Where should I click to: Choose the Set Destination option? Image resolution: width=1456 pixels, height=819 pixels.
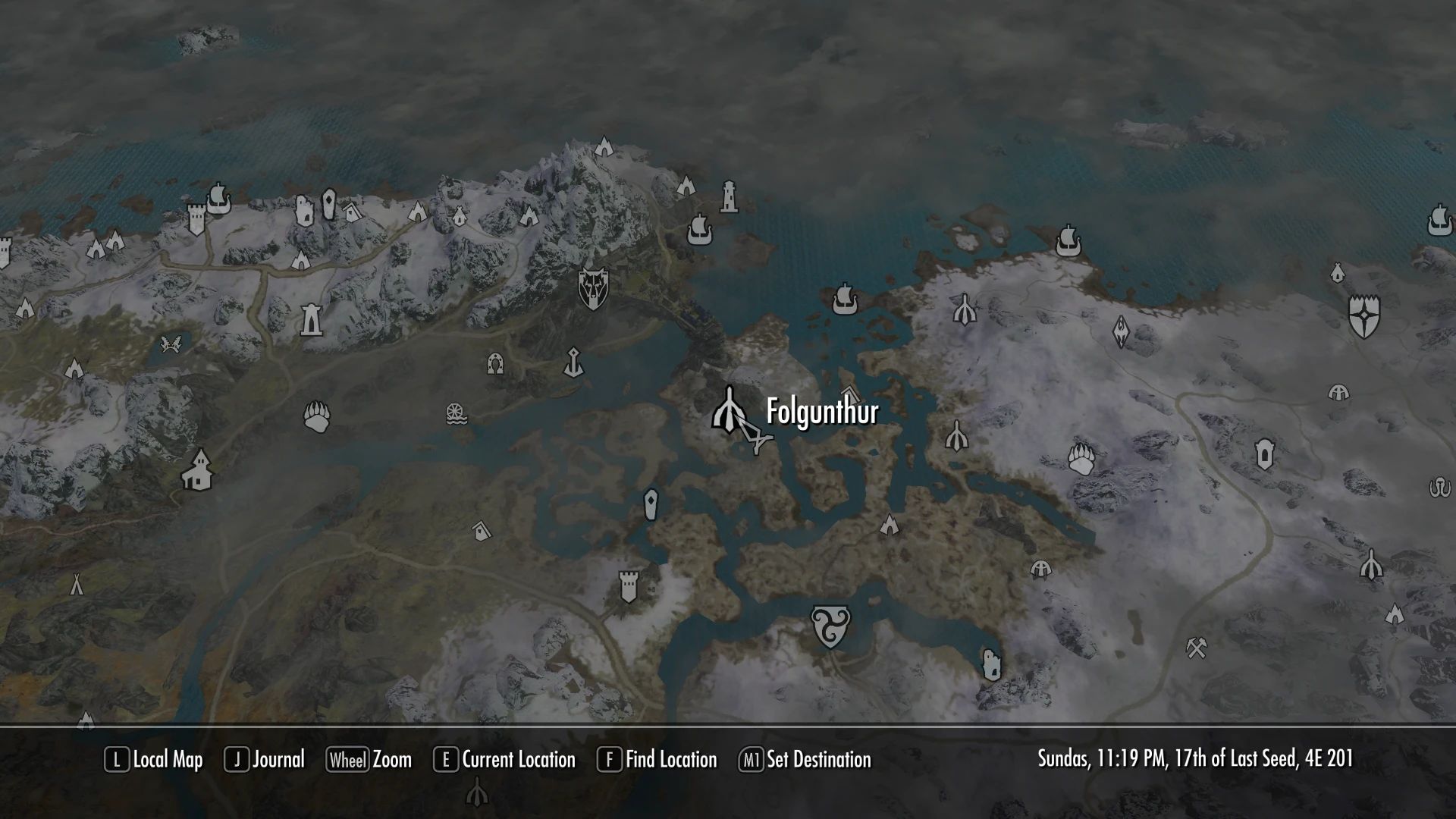tap(805, 760)
